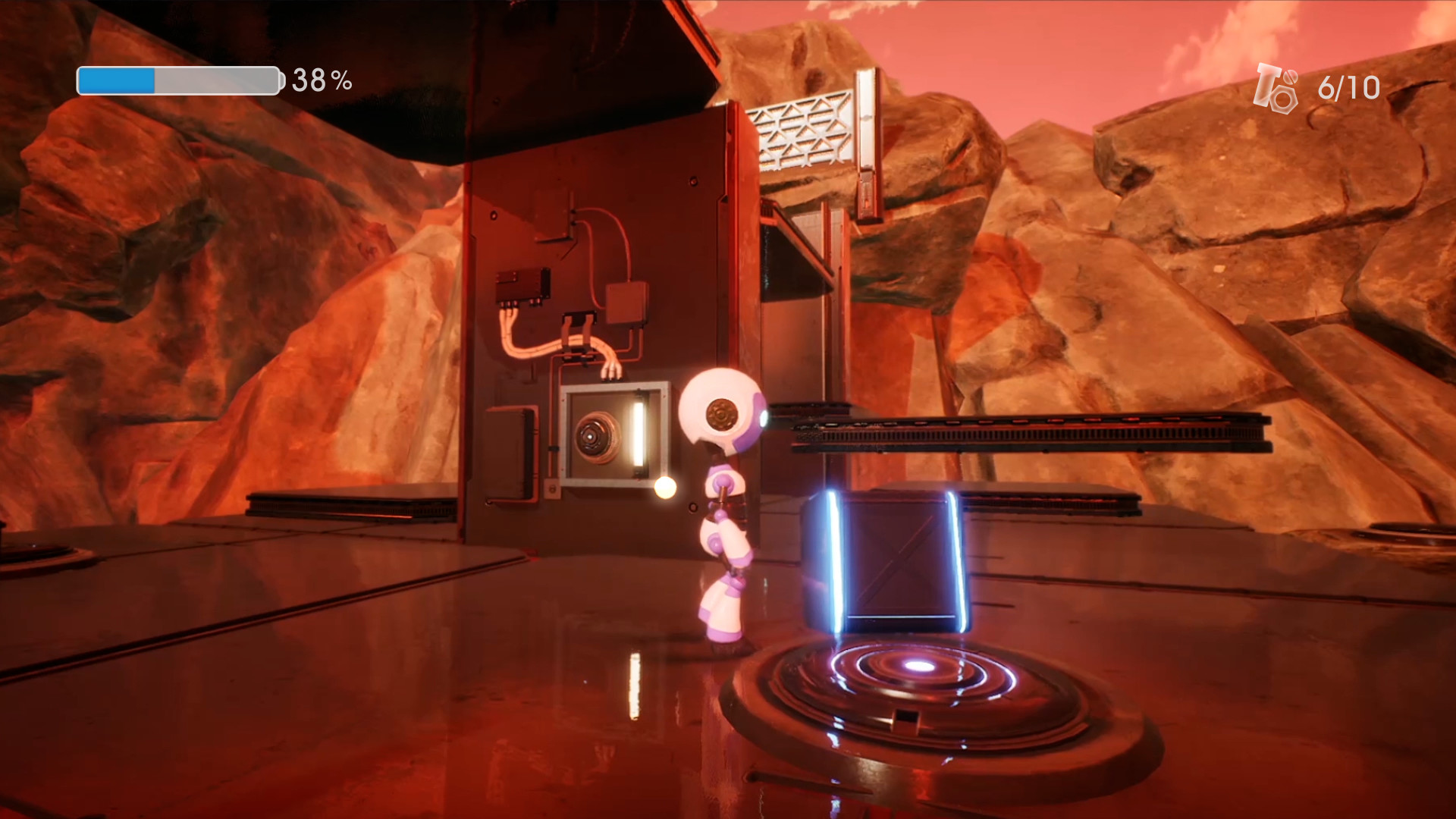Click the bolt and nut collectible counter icon
Screen dimensions: 1456x819
[1278, 85]
